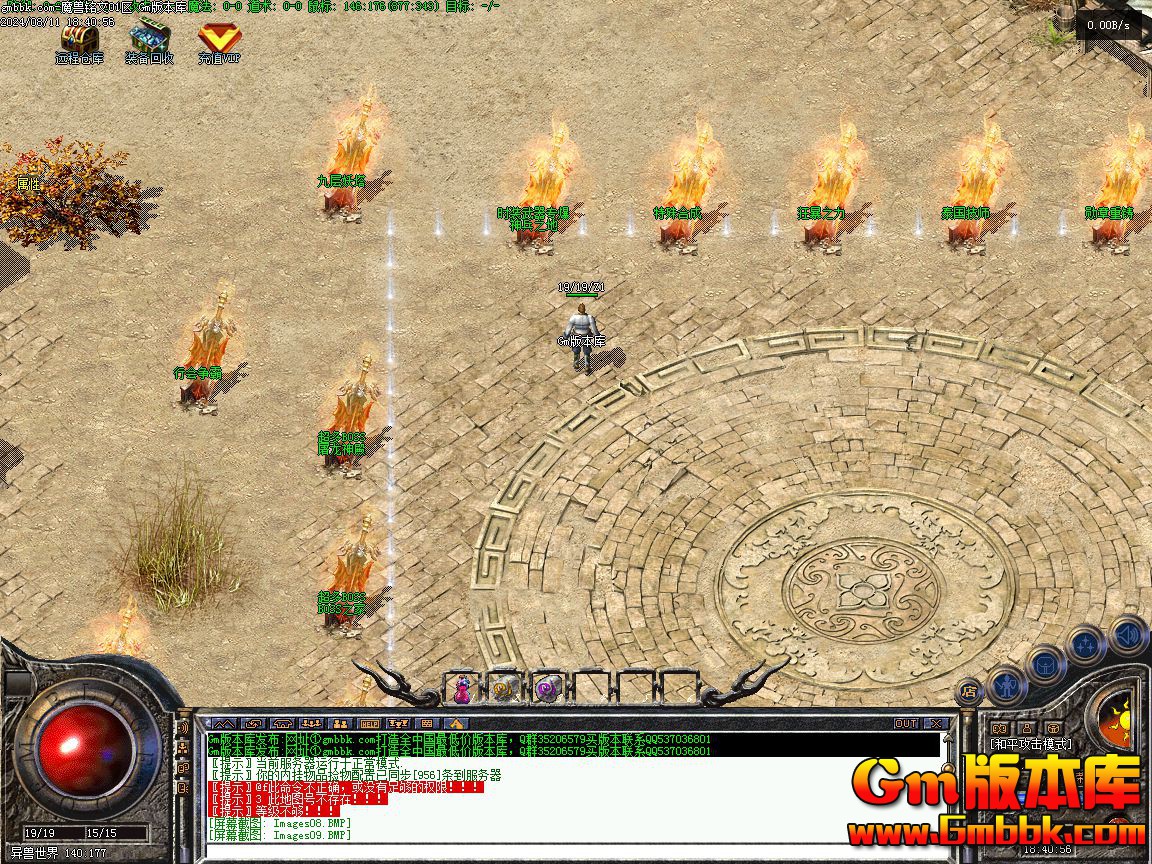Open the skills sparkle round button

coord(1086,644)
